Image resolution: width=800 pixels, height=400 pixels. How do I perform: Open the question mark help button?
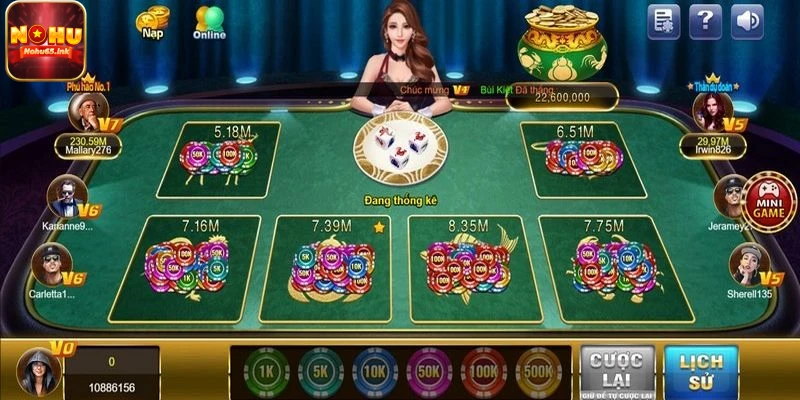(705, 19)
